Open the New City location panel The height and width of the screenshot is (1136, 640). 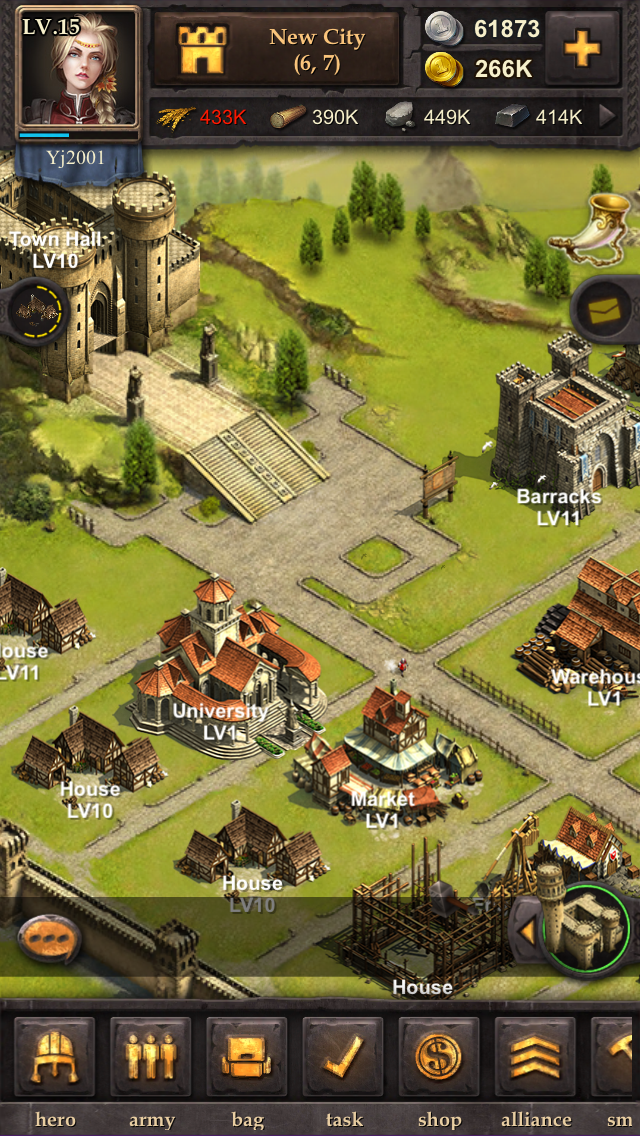click(276, 49)
